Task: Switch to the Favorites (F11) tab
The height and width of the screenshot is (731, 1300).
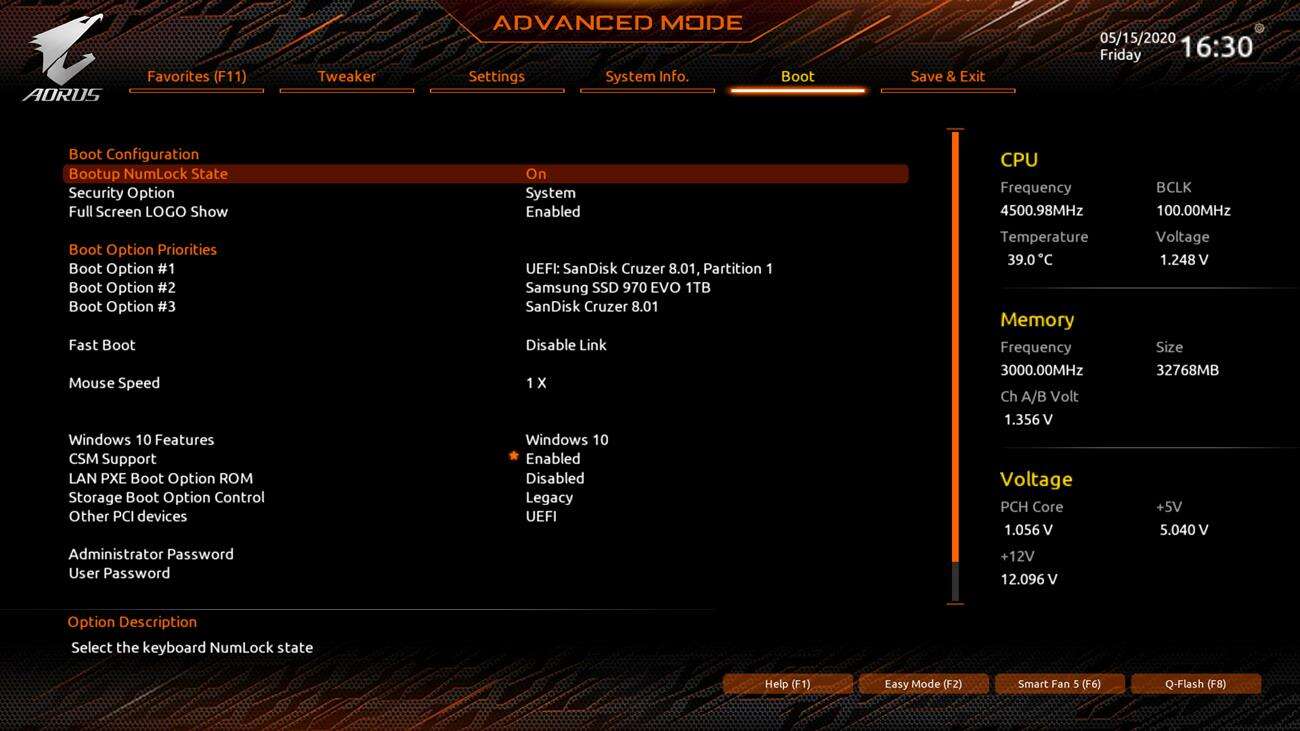Action: [196, 76]
